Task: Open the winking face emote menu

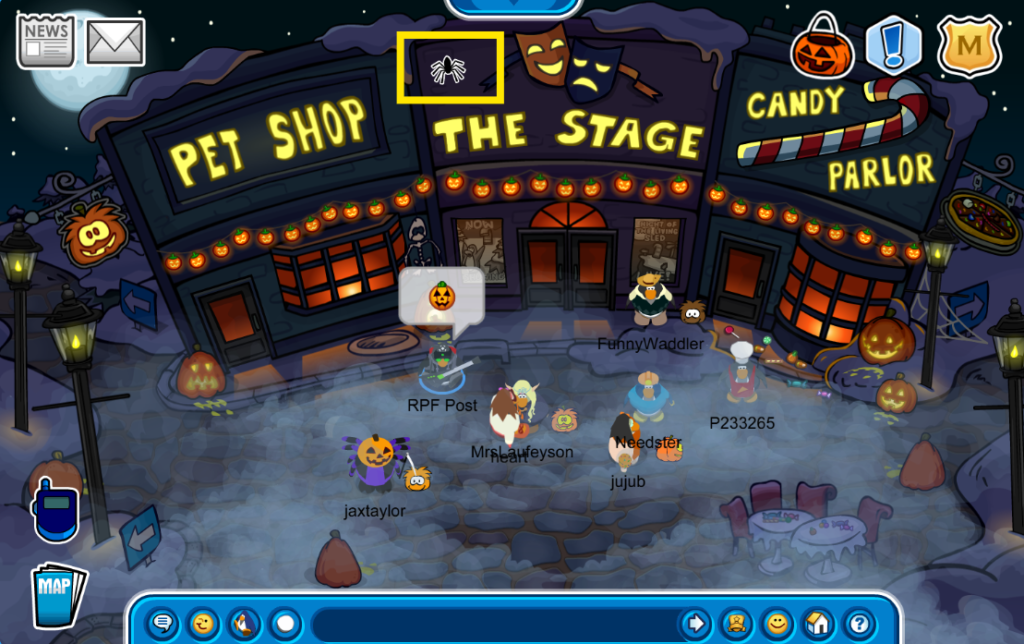Action: tap(202, 624)
